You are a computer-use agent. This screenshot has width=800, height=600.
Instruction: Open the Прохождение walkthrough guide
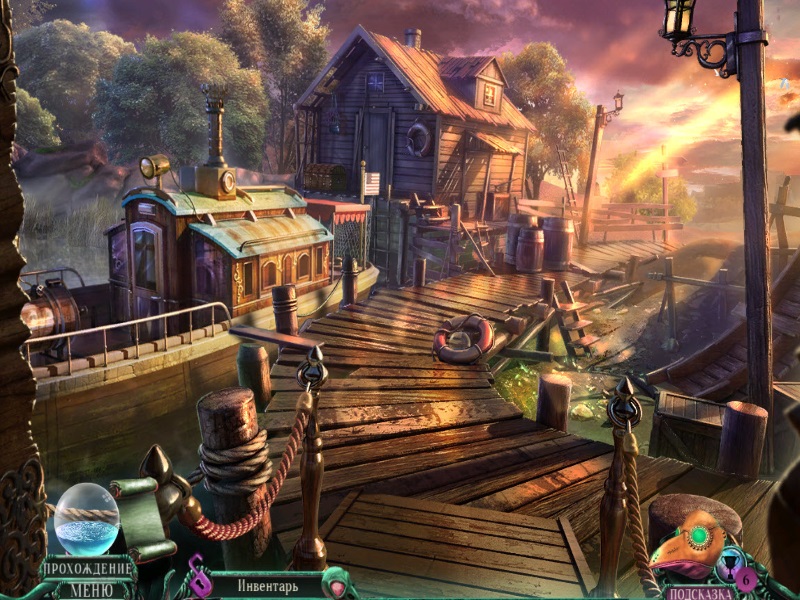coord(88,570)
